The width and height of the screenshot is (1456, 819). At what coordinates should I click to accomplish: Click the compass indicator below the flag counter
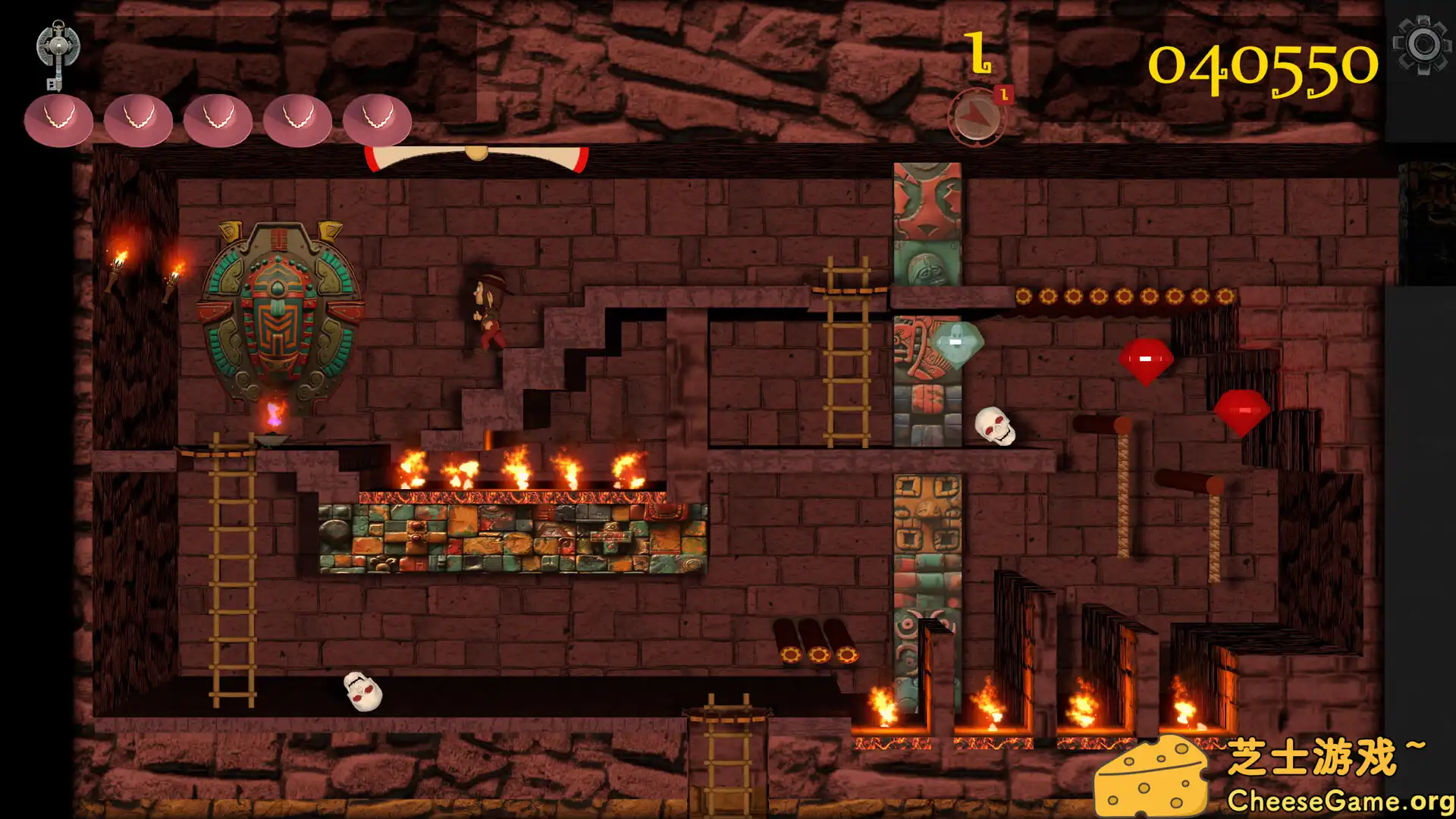tap(977, 115)
